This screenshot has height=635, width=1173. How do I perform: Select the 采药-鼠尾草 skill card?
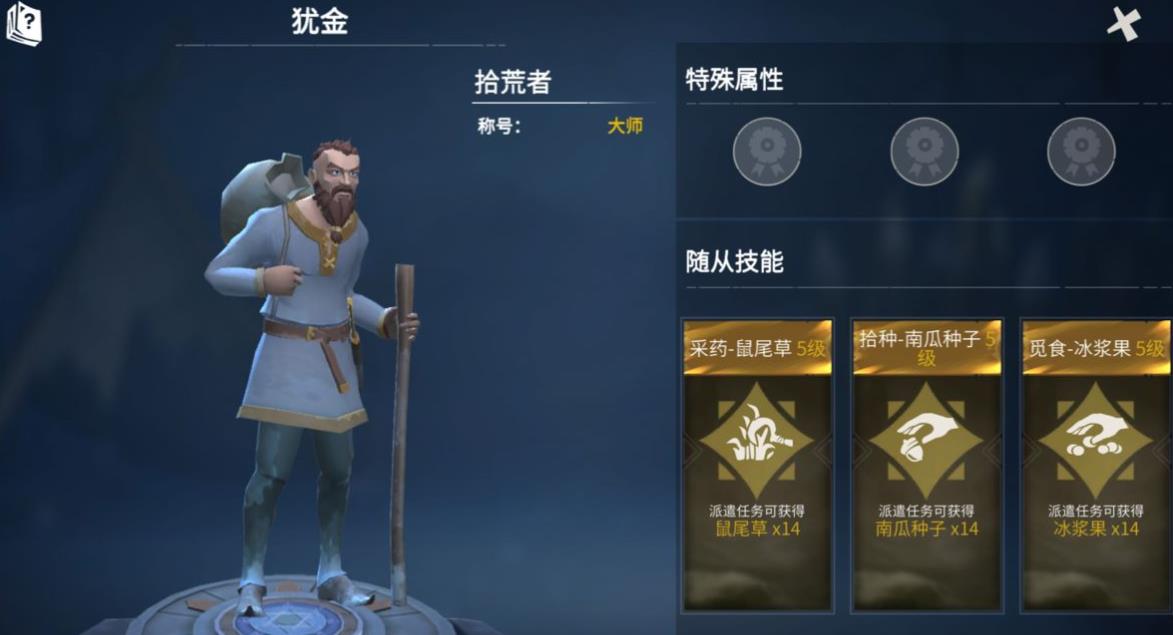[757, 465]
